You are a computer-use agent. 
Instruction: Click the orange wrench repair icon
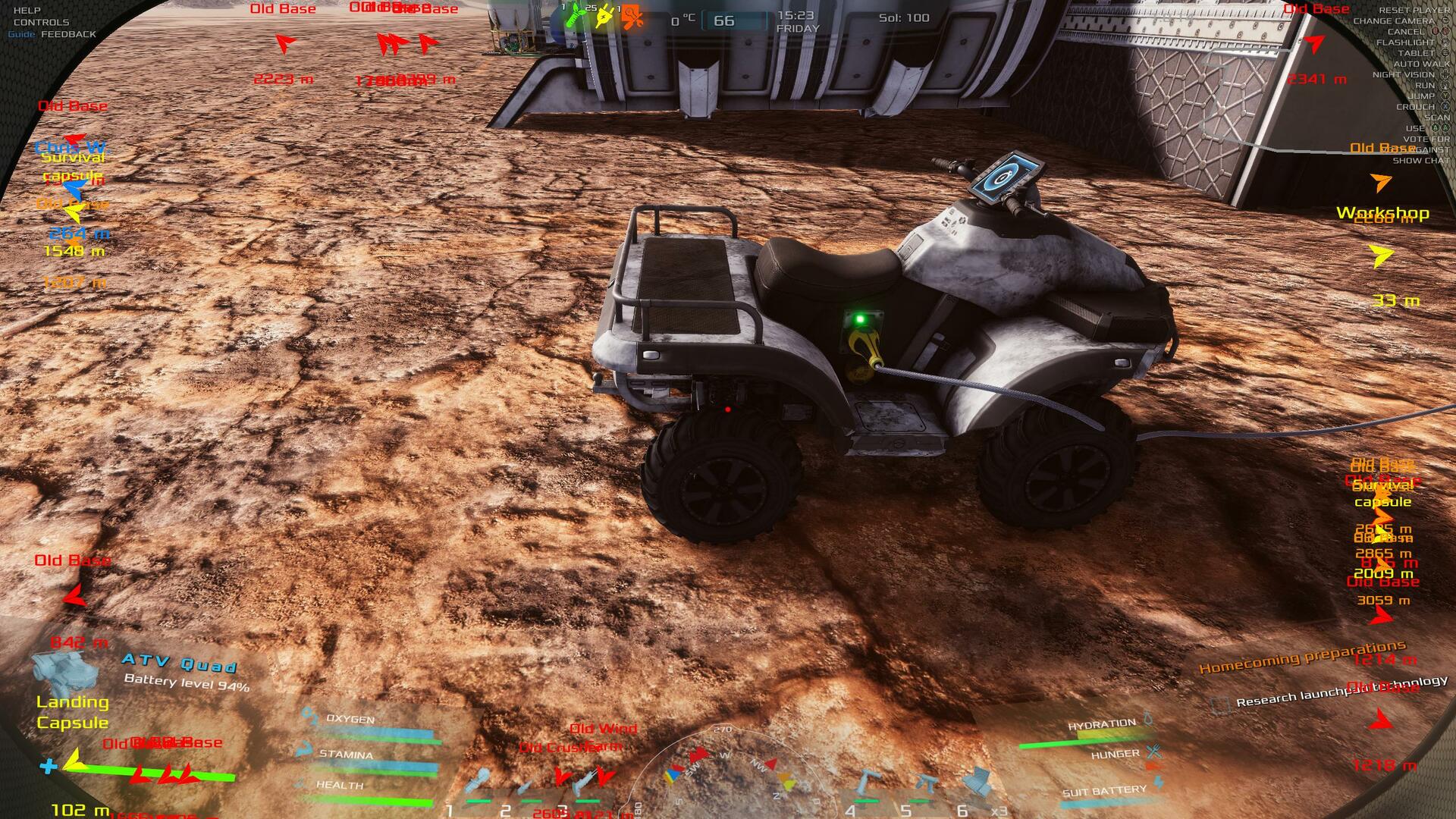pyautogui.click(x=632, y=17)
